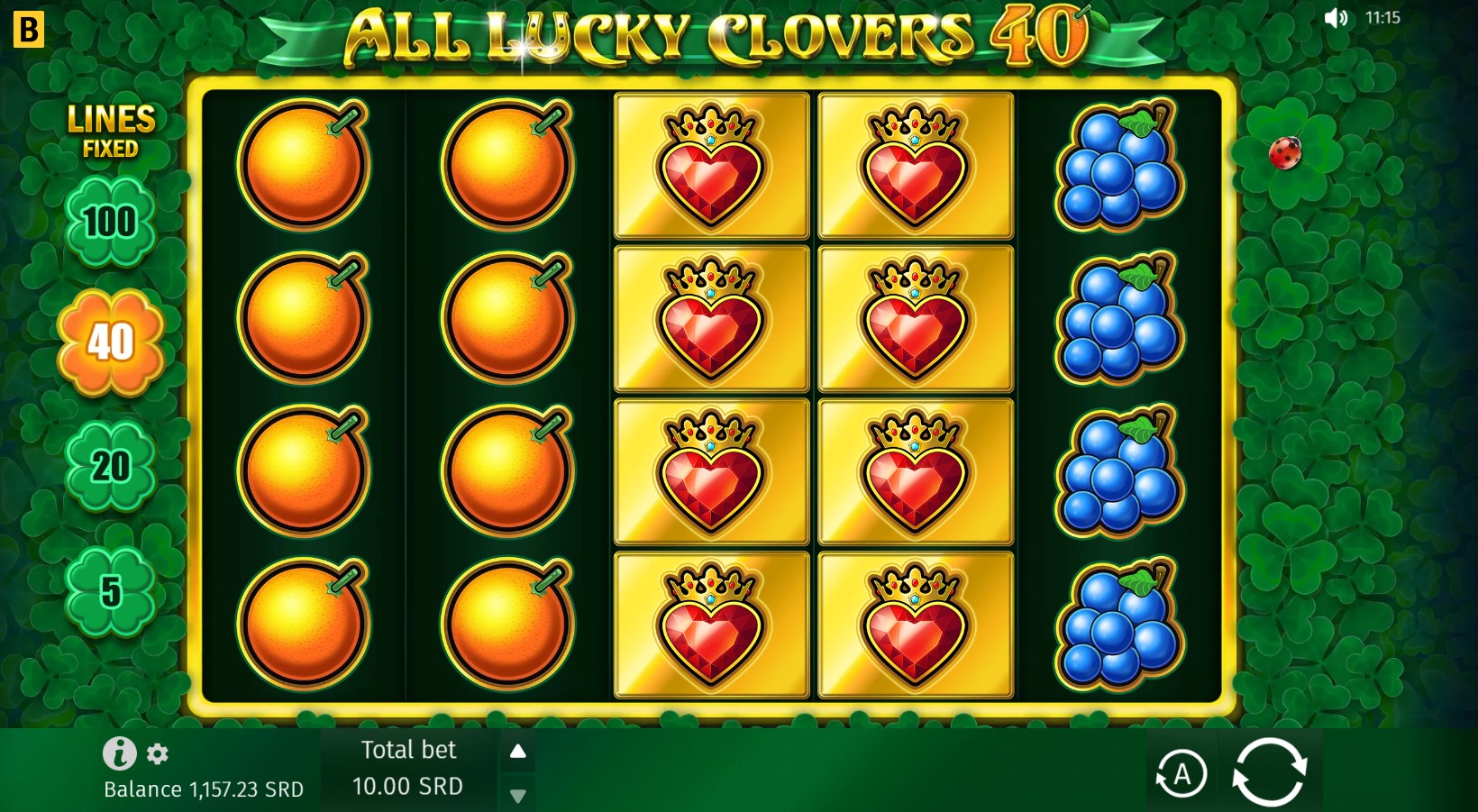Click the B logo in the corner
This screenshot has height=812, width=1478.
coord(30,30)
